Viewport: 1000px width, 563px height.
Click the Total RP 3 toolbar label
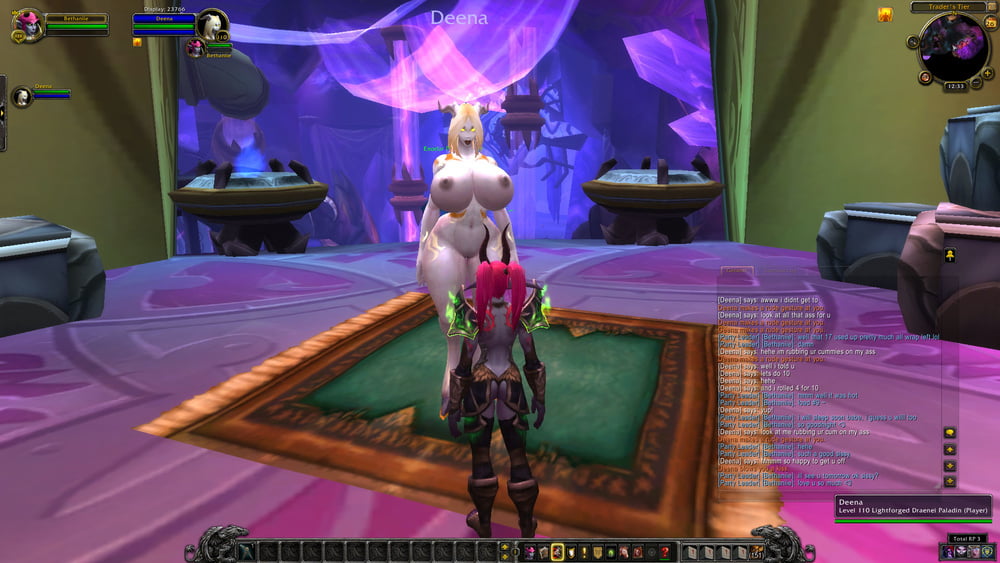click(x=967, y=538)
